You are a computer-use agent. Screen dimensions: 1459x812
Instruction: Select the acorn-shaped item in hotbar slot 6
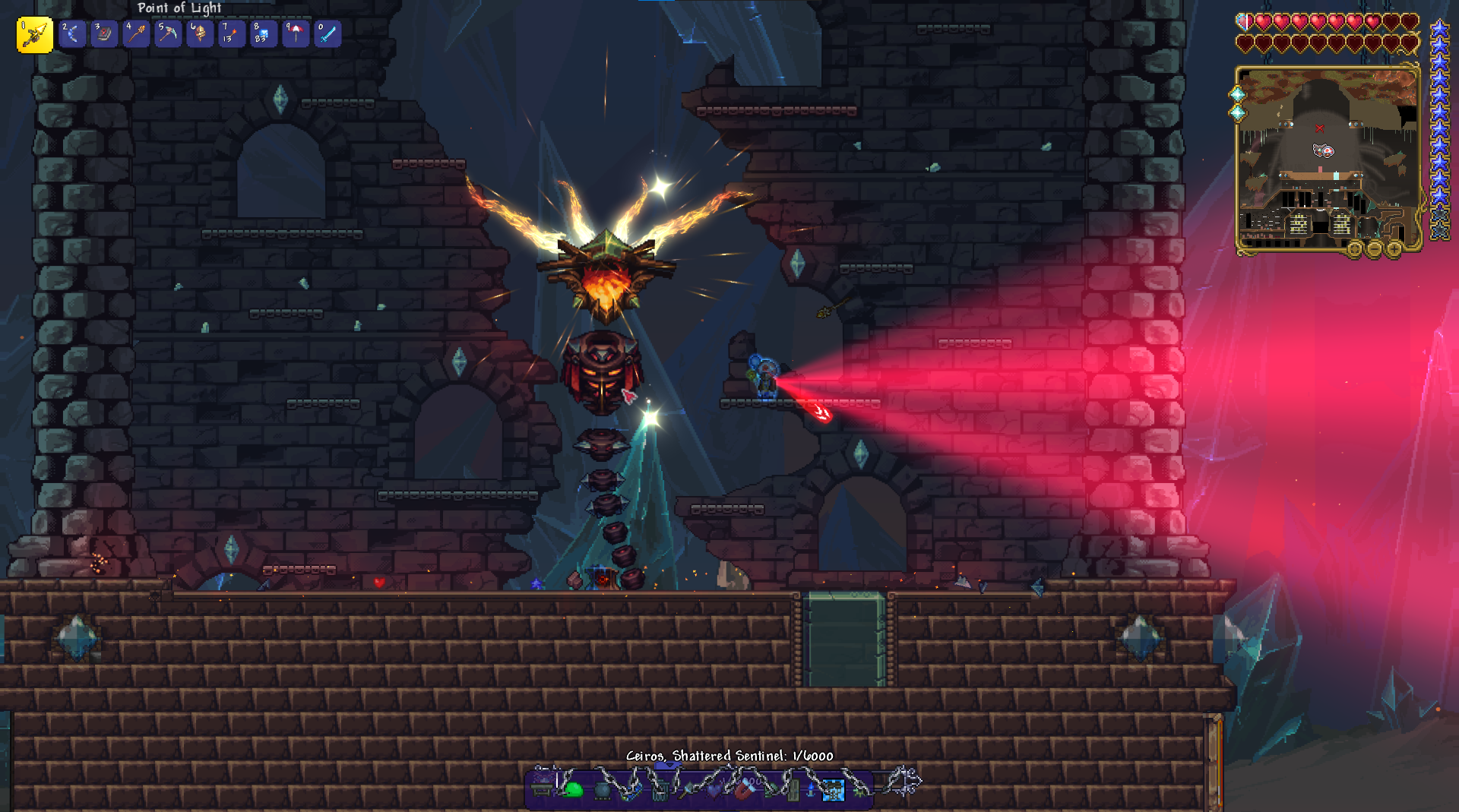pos(200,34)
